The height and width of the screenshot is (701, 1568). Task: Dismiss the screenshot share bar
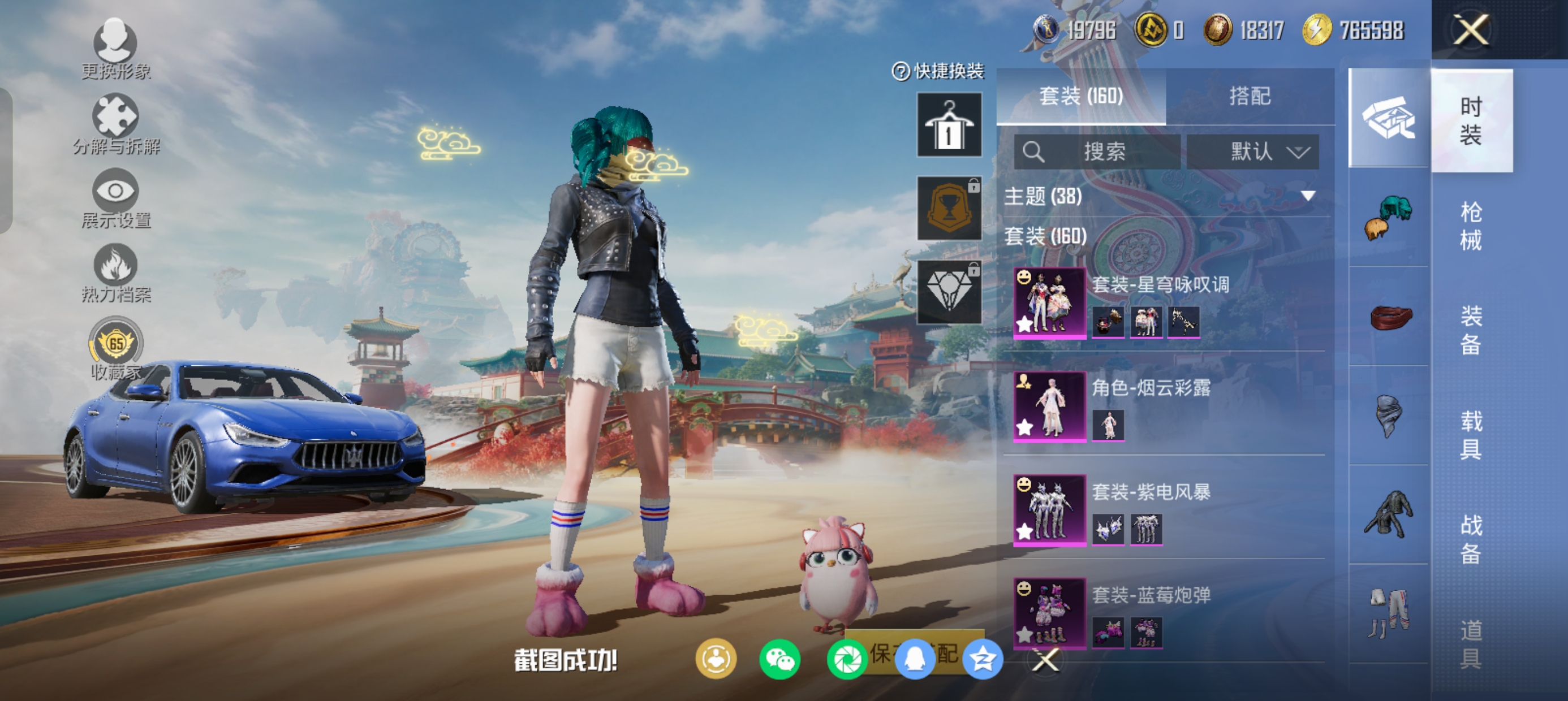tap(1046, 660)
